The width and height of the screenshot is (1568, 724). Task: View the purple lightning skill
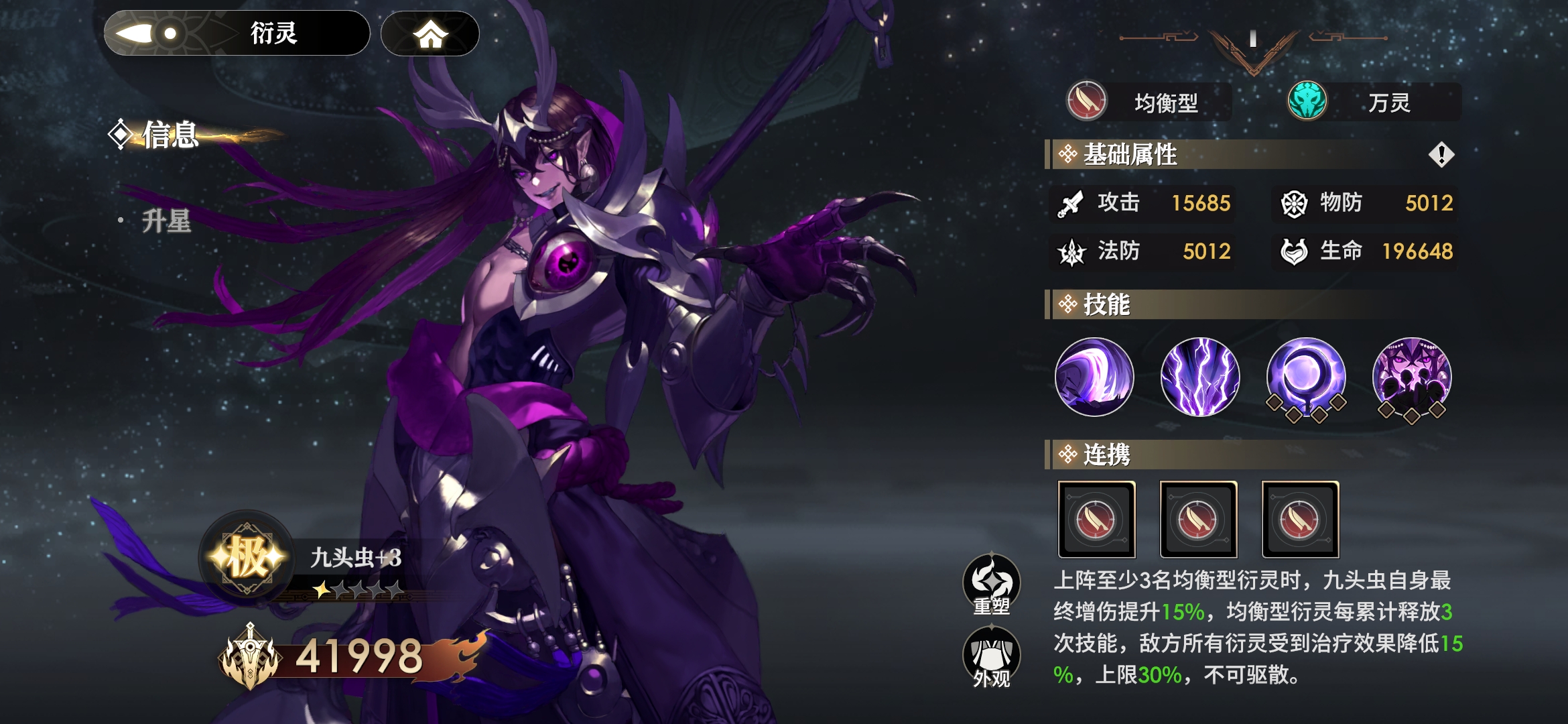(x=1200, y=377)
